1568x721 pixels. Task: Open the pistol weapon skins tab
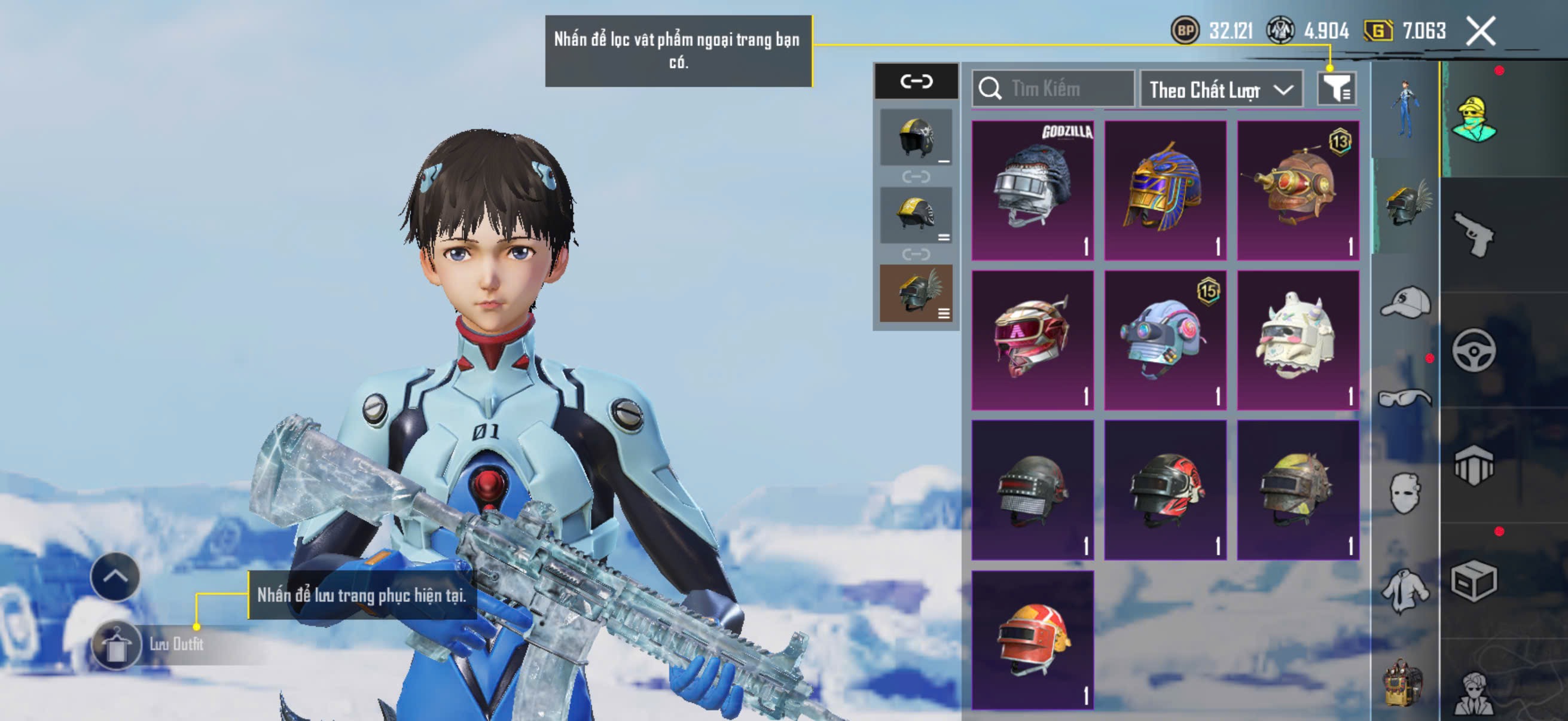point(1474,234)
